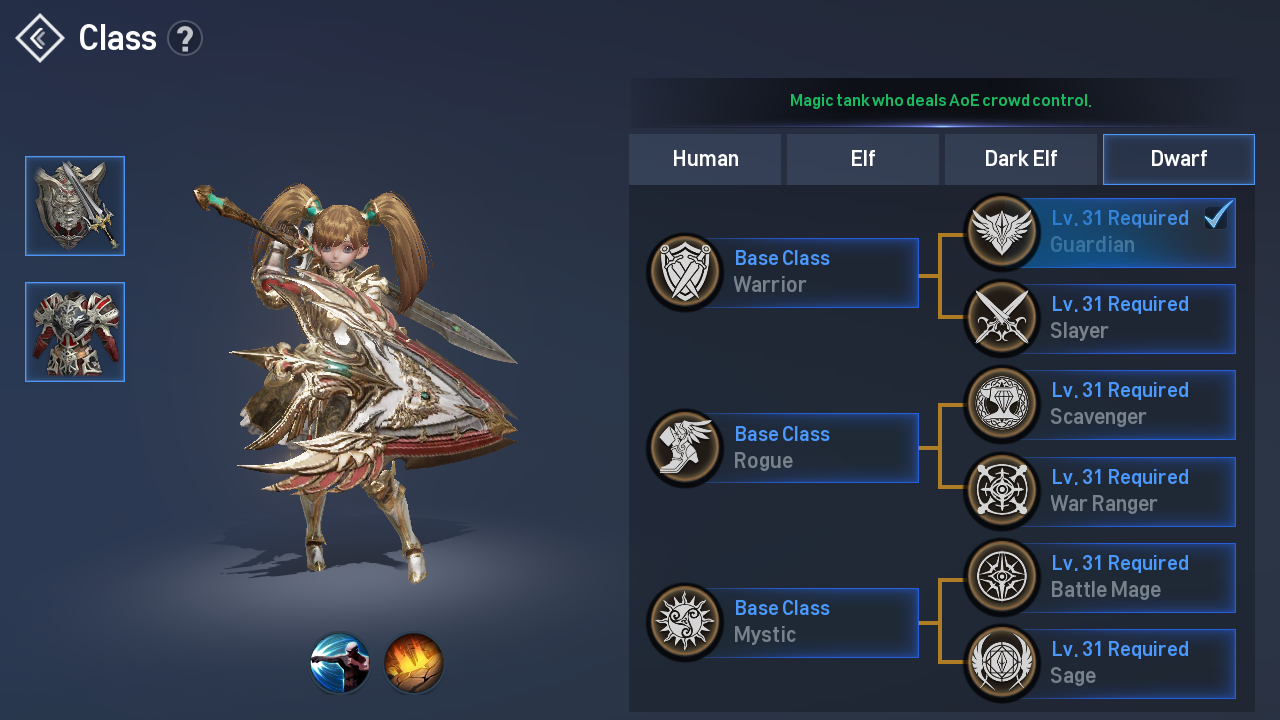This screenshot has width=1280, height=720.
Task: Select the Mystic base class icon
Action: click(685, 622)
